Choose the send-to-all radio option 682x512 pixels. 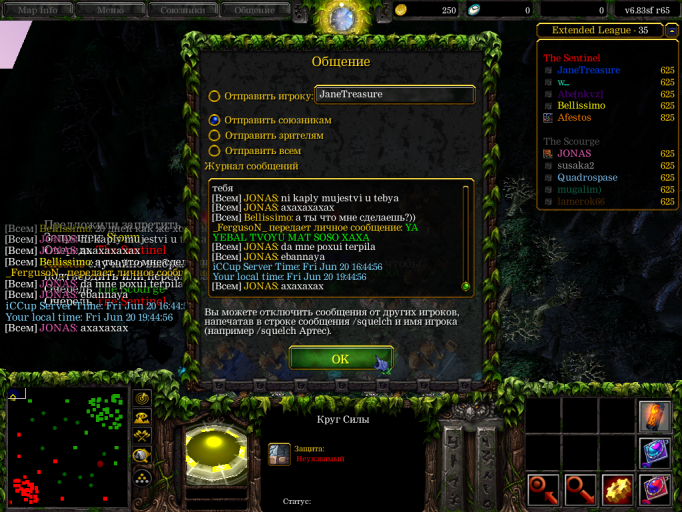pos(215,150)
